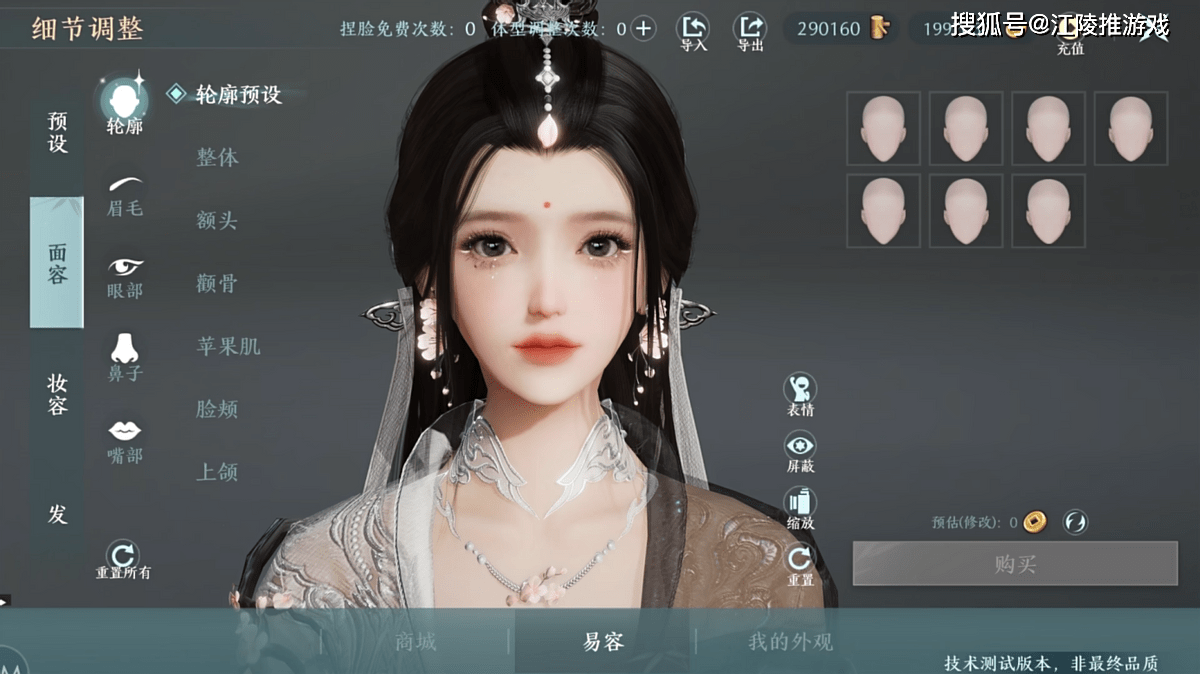The width and height of the screenshot is (1200, 674).
Task: Switch to the 预设 side tab
Action: [x=57, y=133]
